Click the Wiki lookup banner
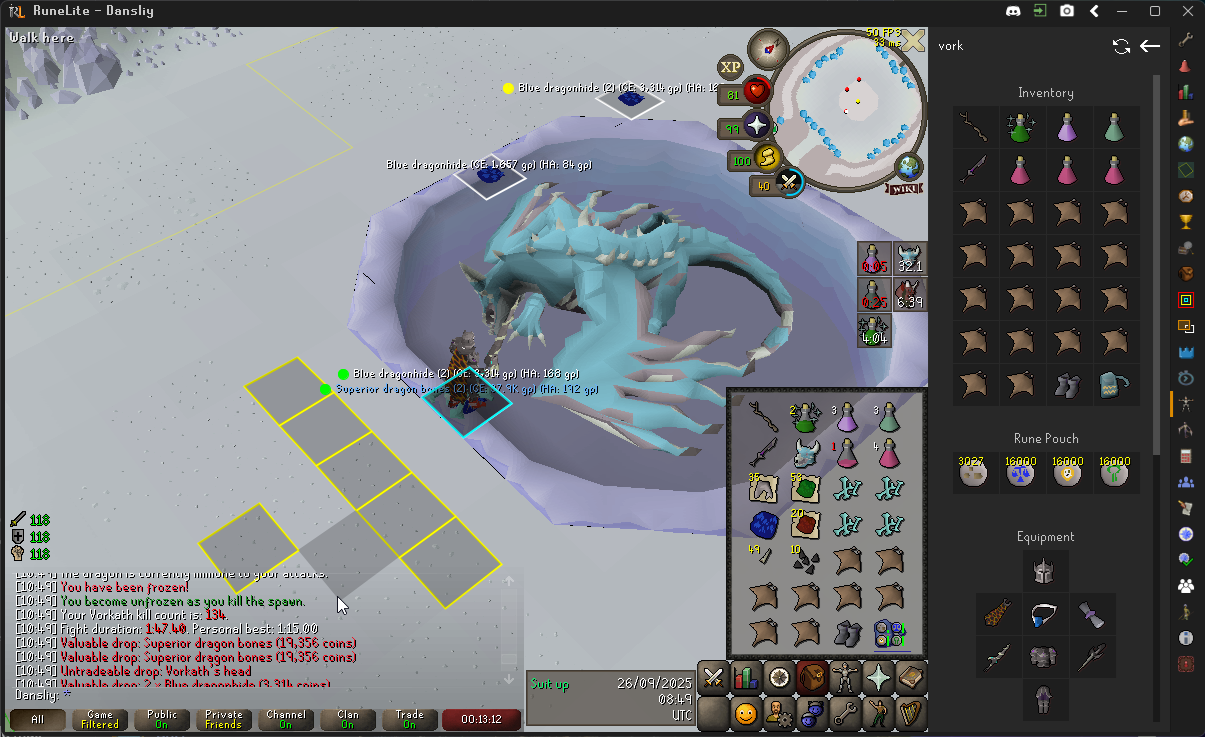The width and height of the screenshot is (1205, 737). pos(906,188)
